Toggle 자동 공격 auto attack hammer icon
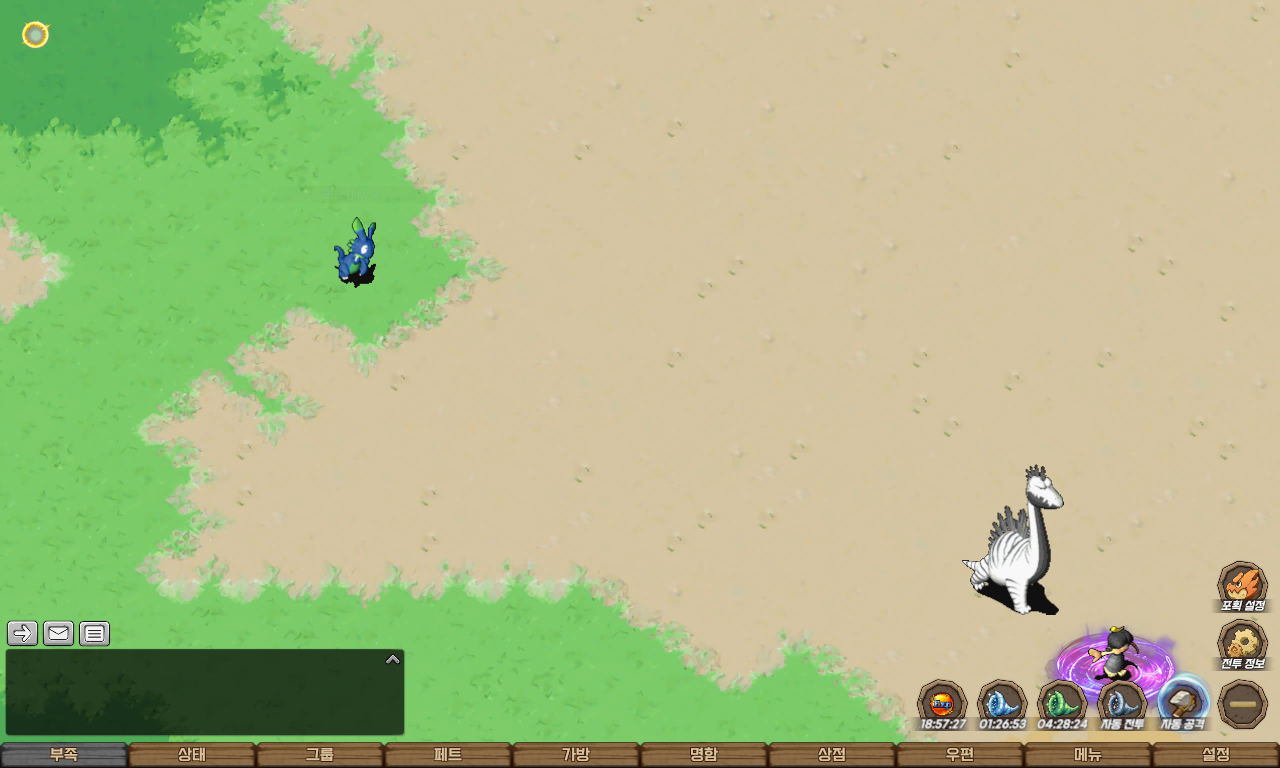Image resolution: width=1280 pixels, height=768 pixels. [x=1183, y=703]
